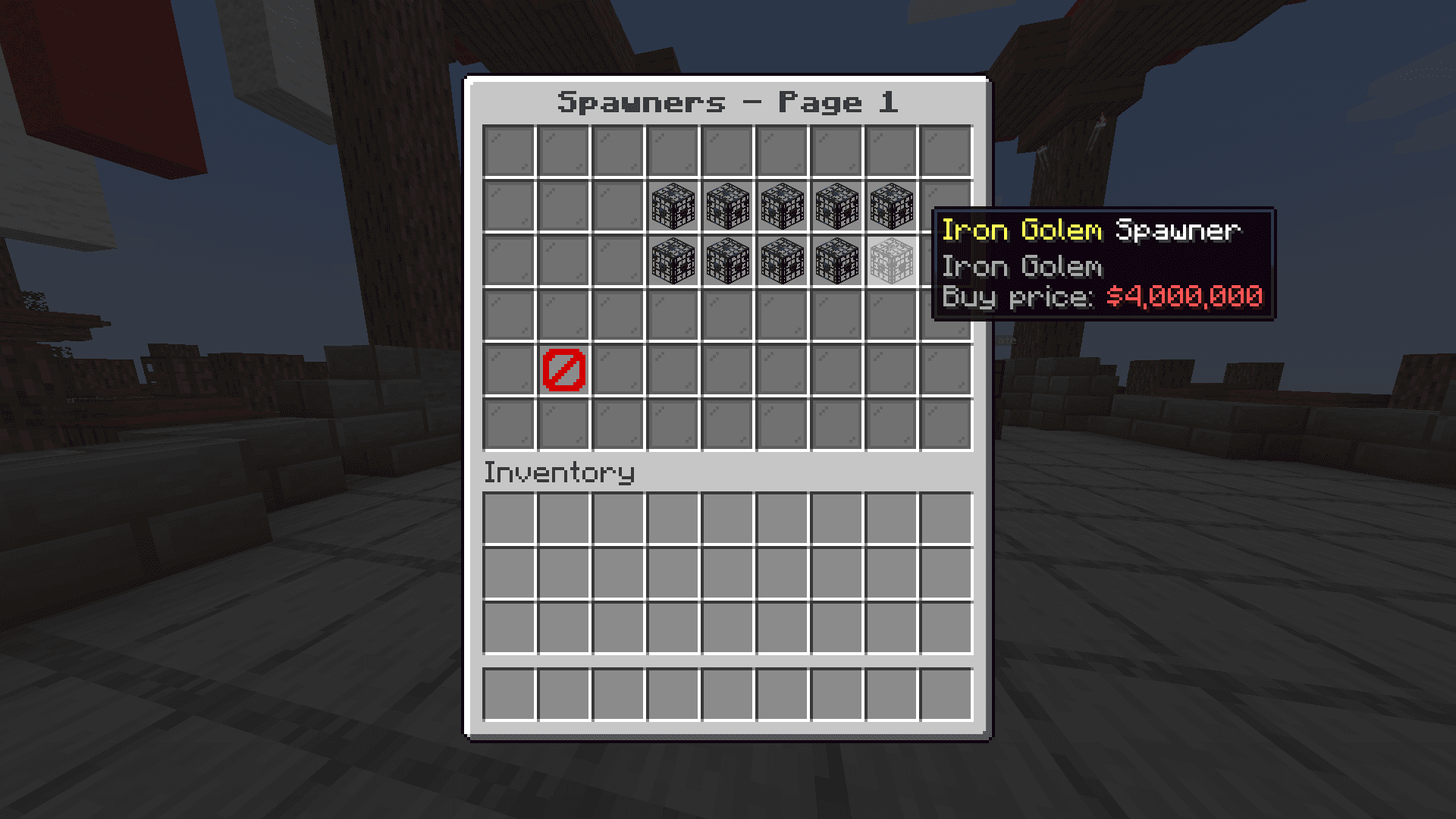Click the first spawner in the top row

point(673,206)
